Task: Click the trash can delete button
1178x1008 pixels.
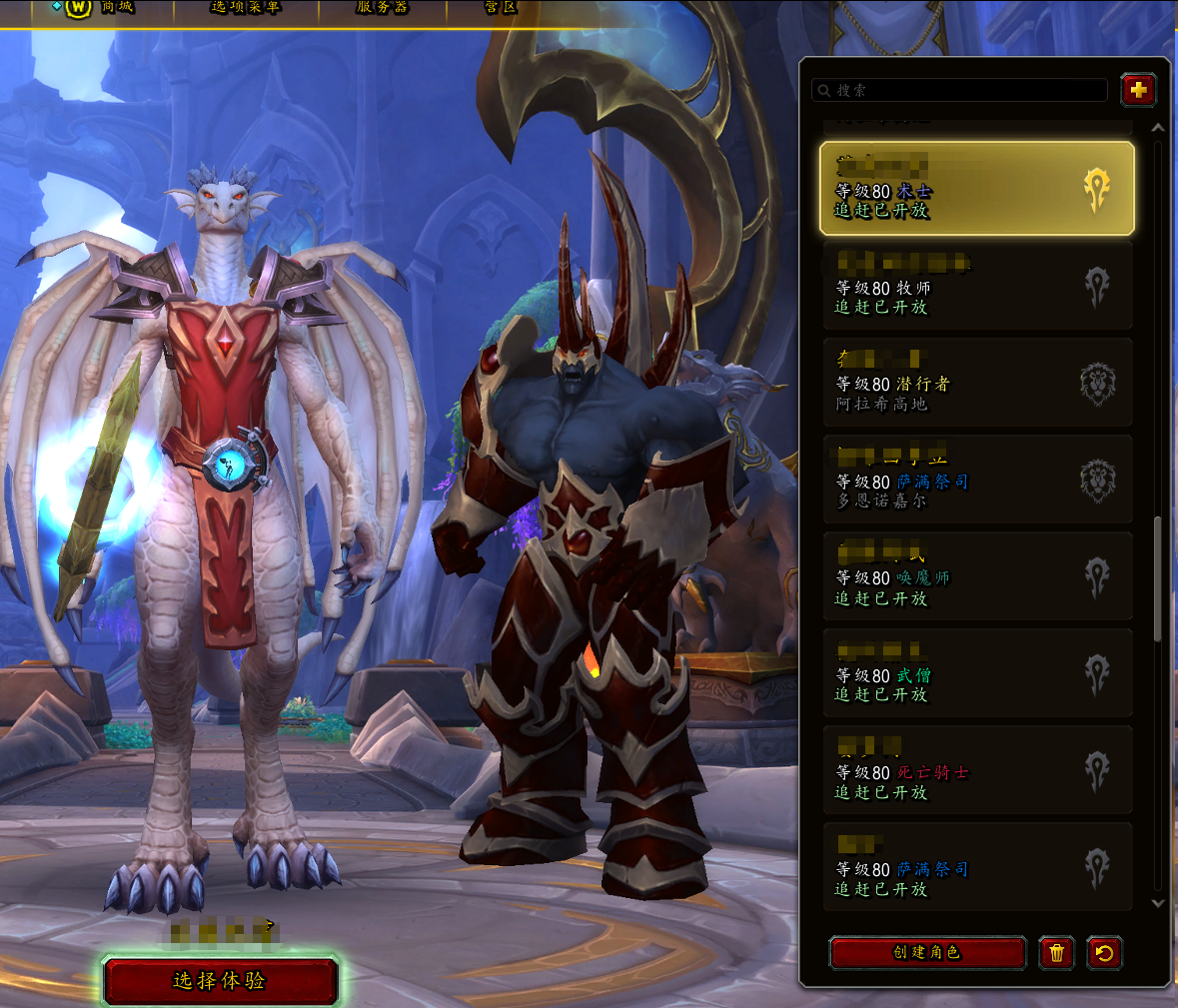Action: point(1056,953)
